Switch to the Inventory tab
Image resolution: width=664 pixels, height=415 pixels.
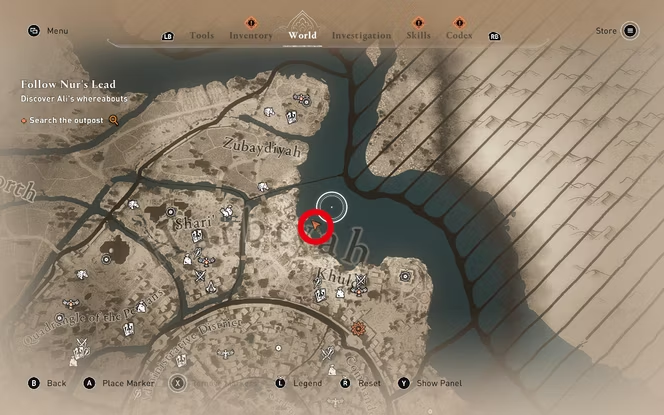pyautogui.click(x=250, y=36)
